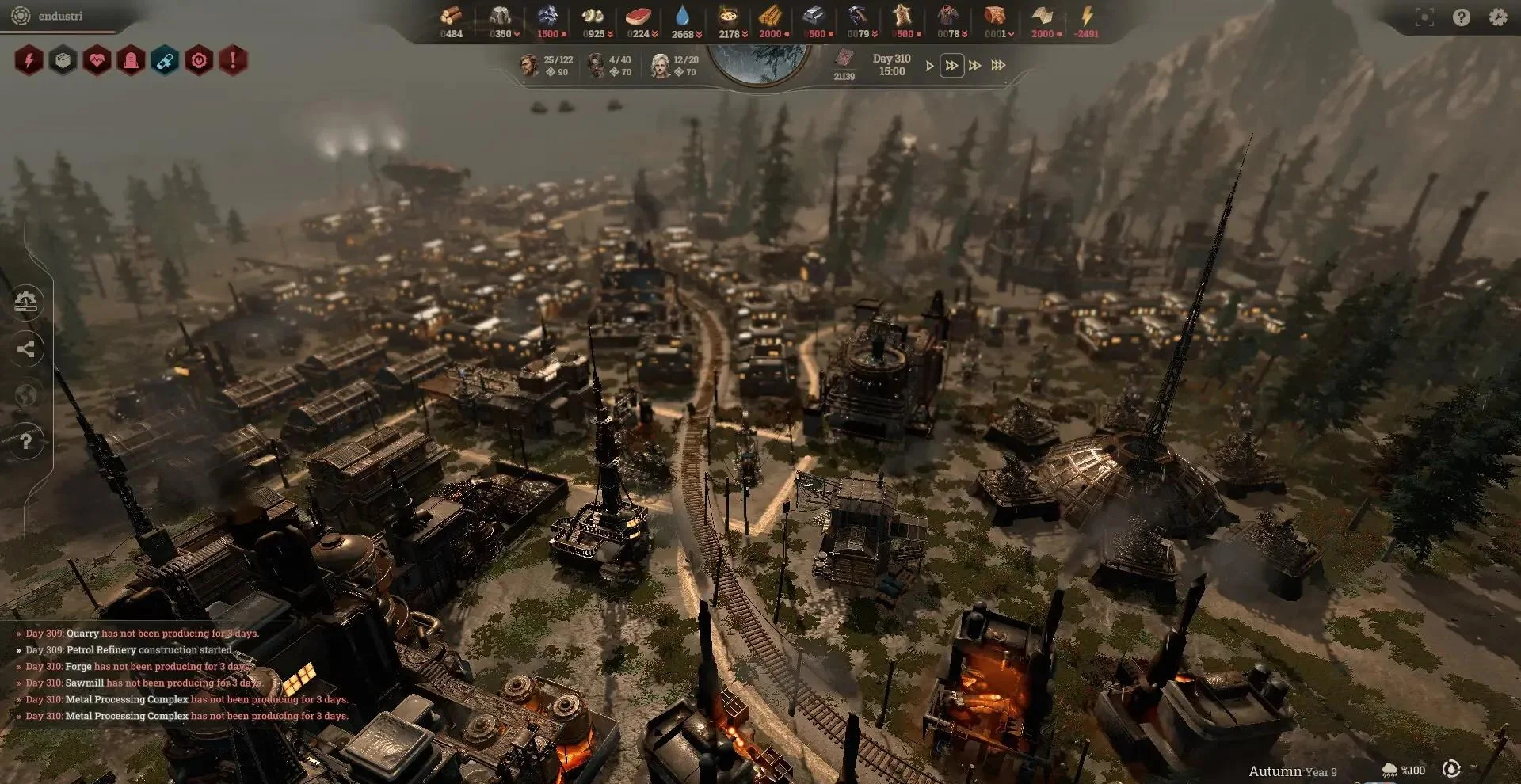1521x784 pixels.
Task: Switch to triple-arrow game speed
Action: (x=975, y=66)
